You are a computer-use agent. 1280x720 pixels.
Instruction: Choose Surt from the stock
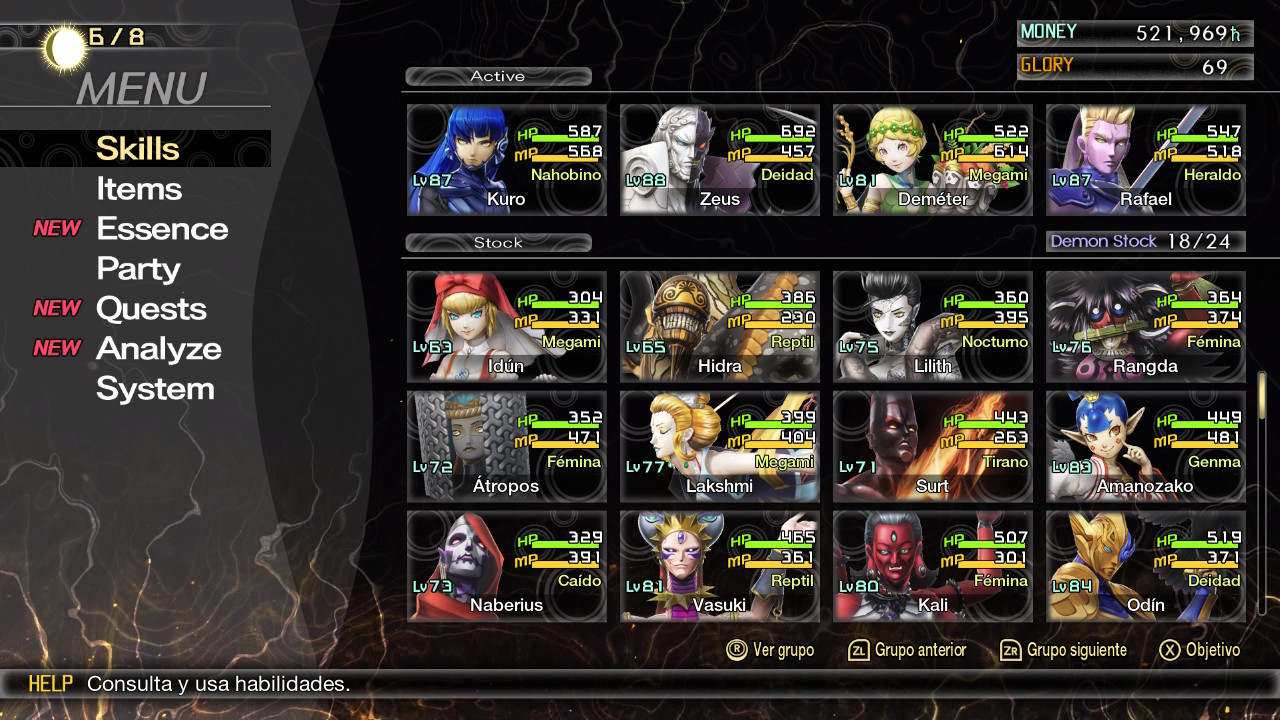932,447
